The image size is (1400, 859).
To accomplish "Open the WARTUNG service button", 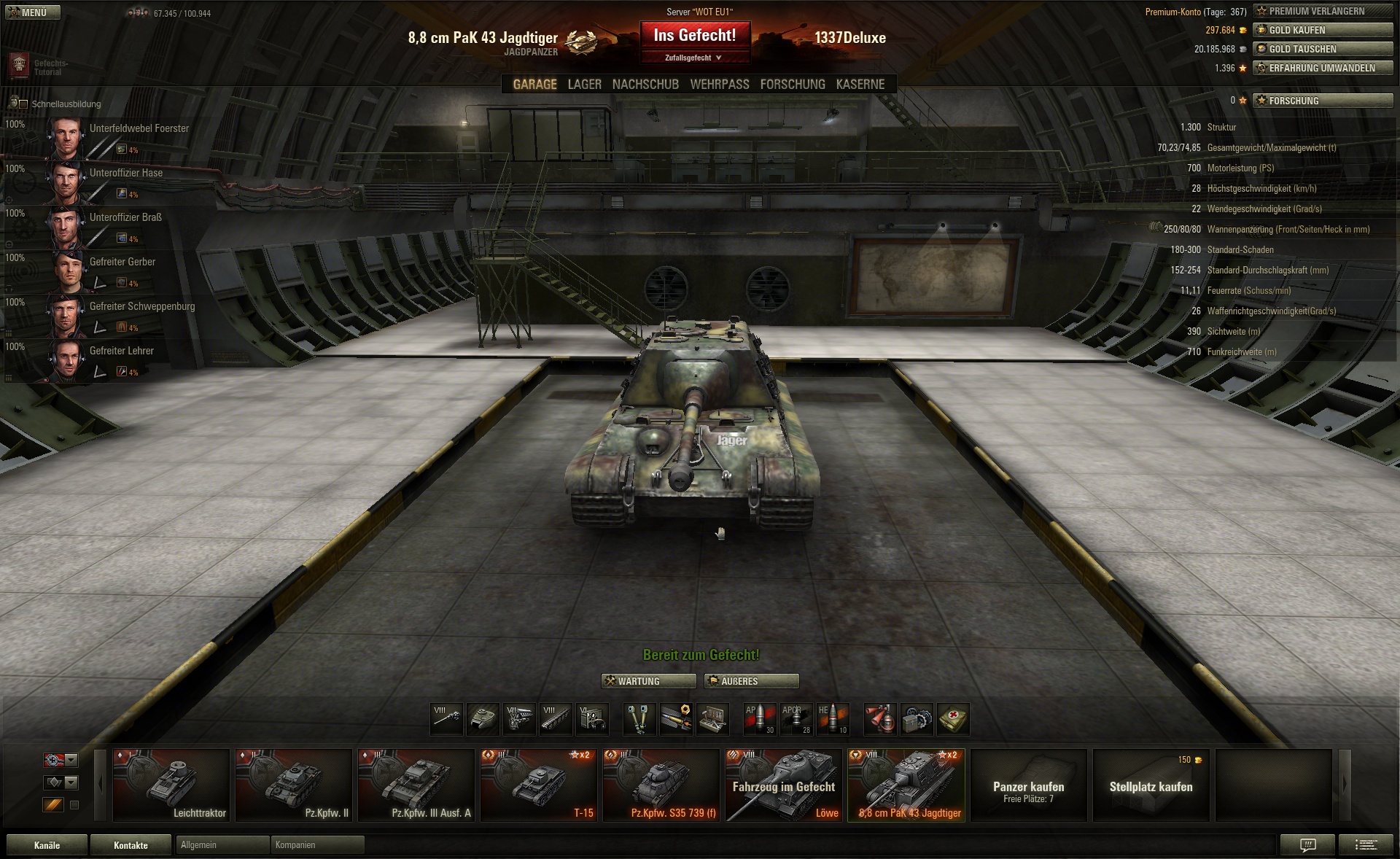I will [648, 681].
